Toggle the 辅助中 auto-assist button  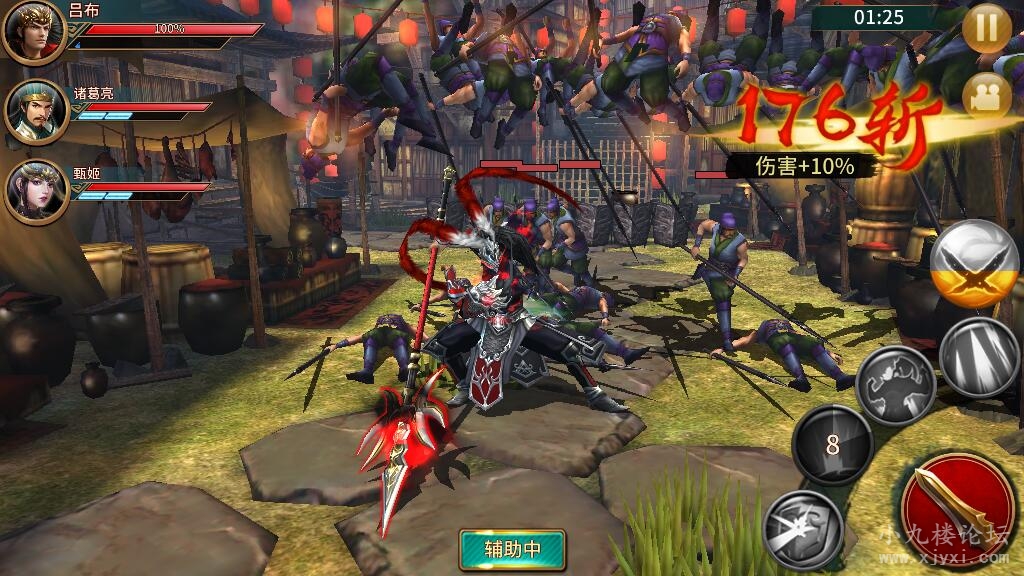(512, 549)
